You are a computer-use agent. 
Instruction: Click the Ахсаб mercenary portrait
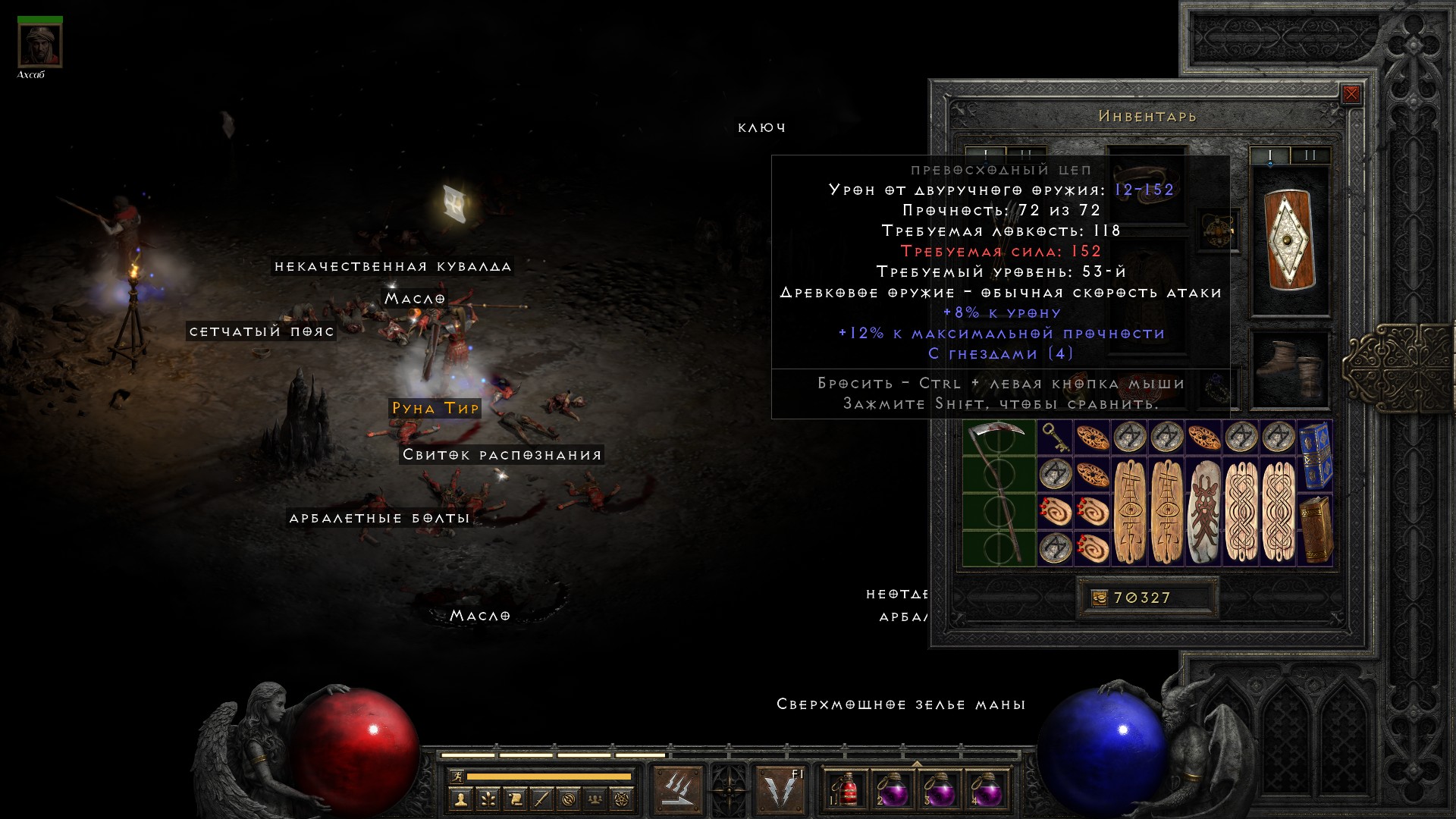(39, 45)
